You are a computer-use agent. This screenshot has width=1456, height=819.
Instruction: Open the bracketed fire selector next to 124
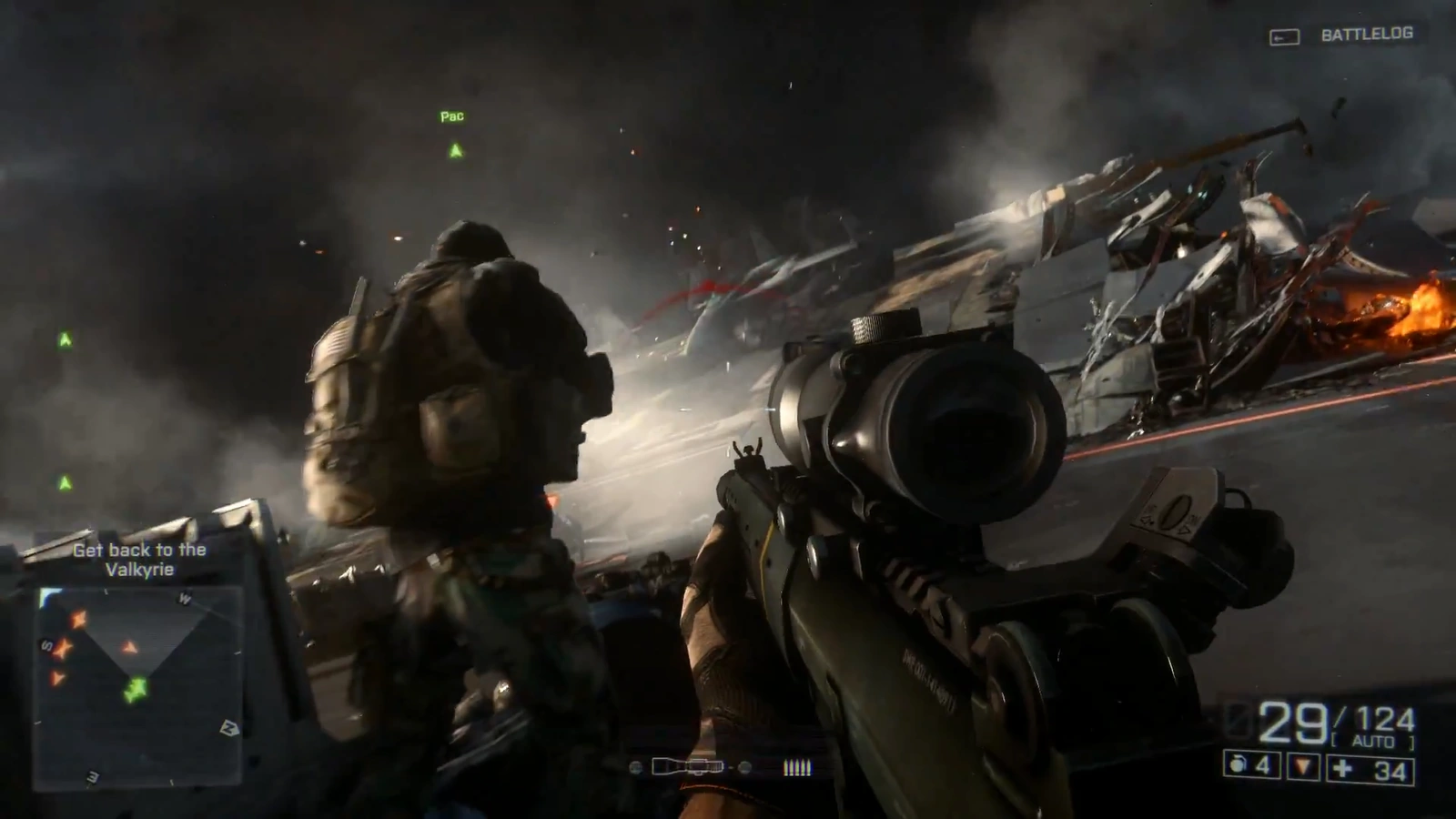click(1374, 739)
